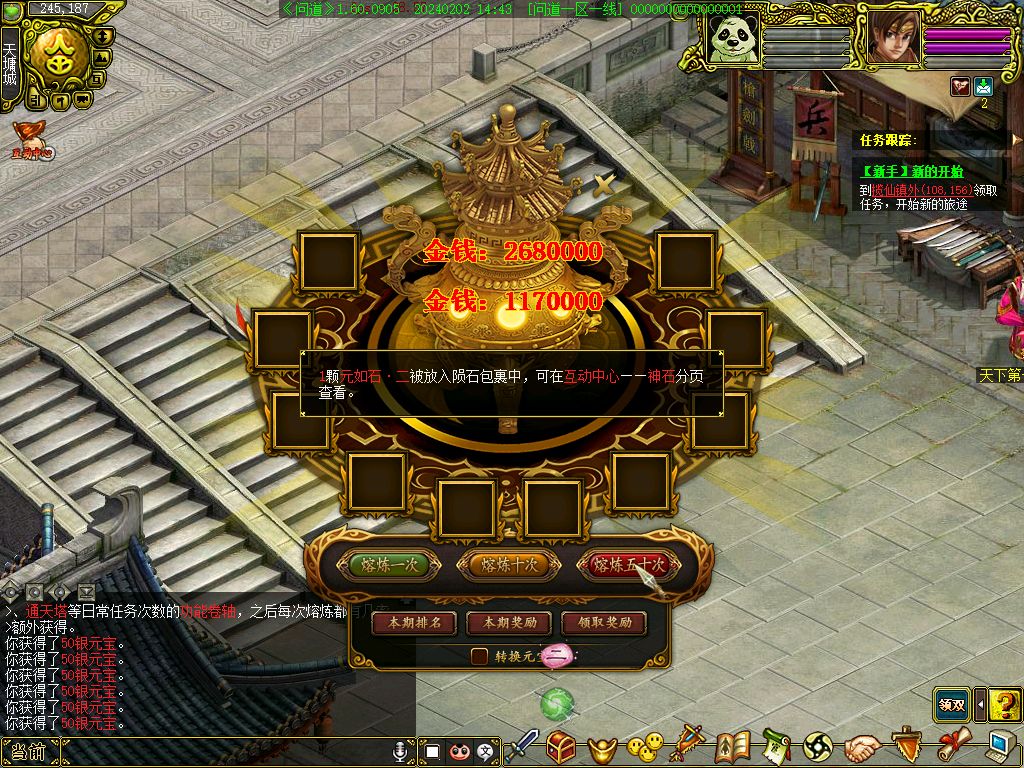Open the 本期排名 ranking list

[x=414, y=622]
